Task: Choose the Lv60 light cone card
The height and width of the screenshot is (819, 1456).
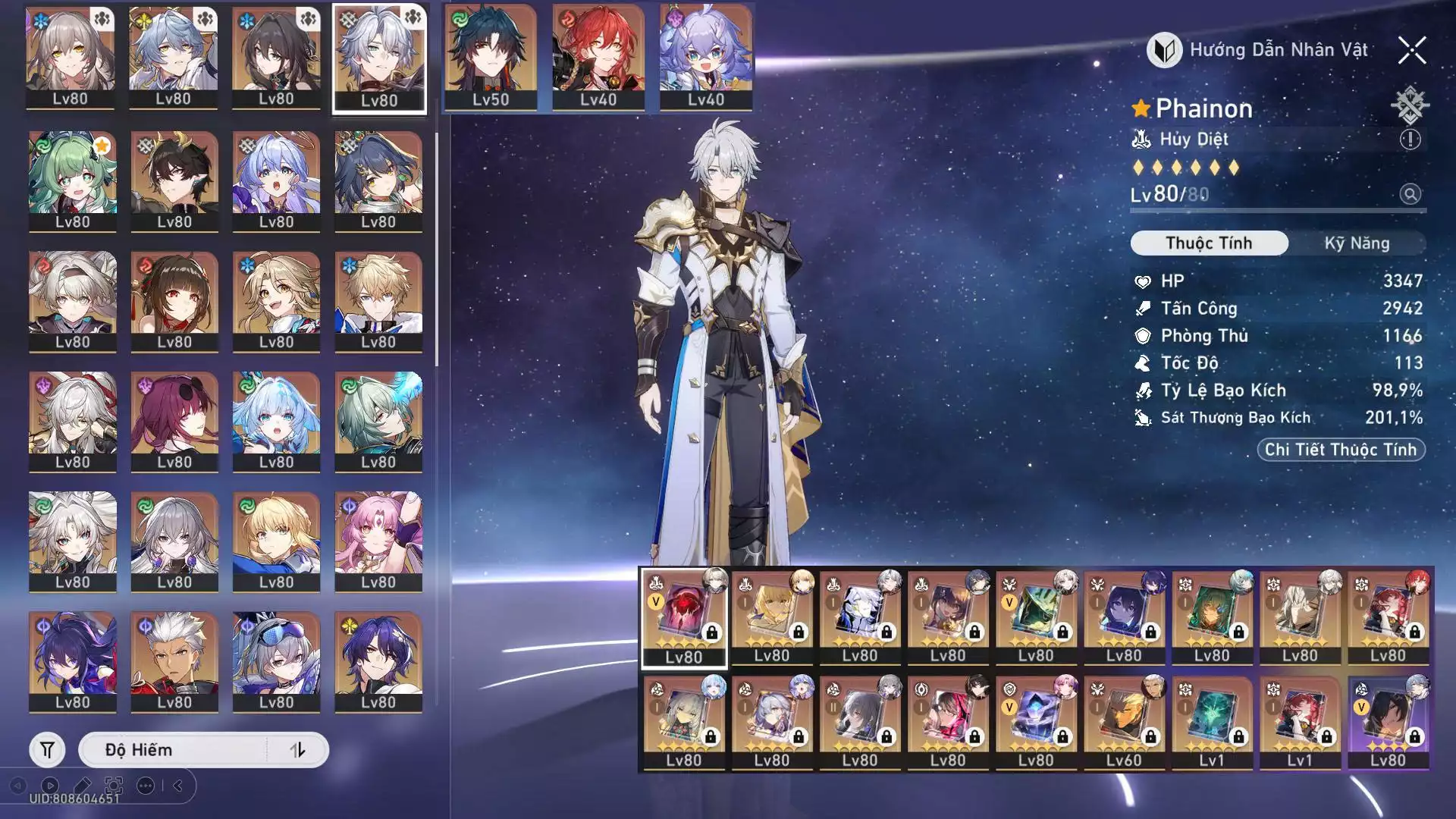Action: click(x=1124, y=723)
